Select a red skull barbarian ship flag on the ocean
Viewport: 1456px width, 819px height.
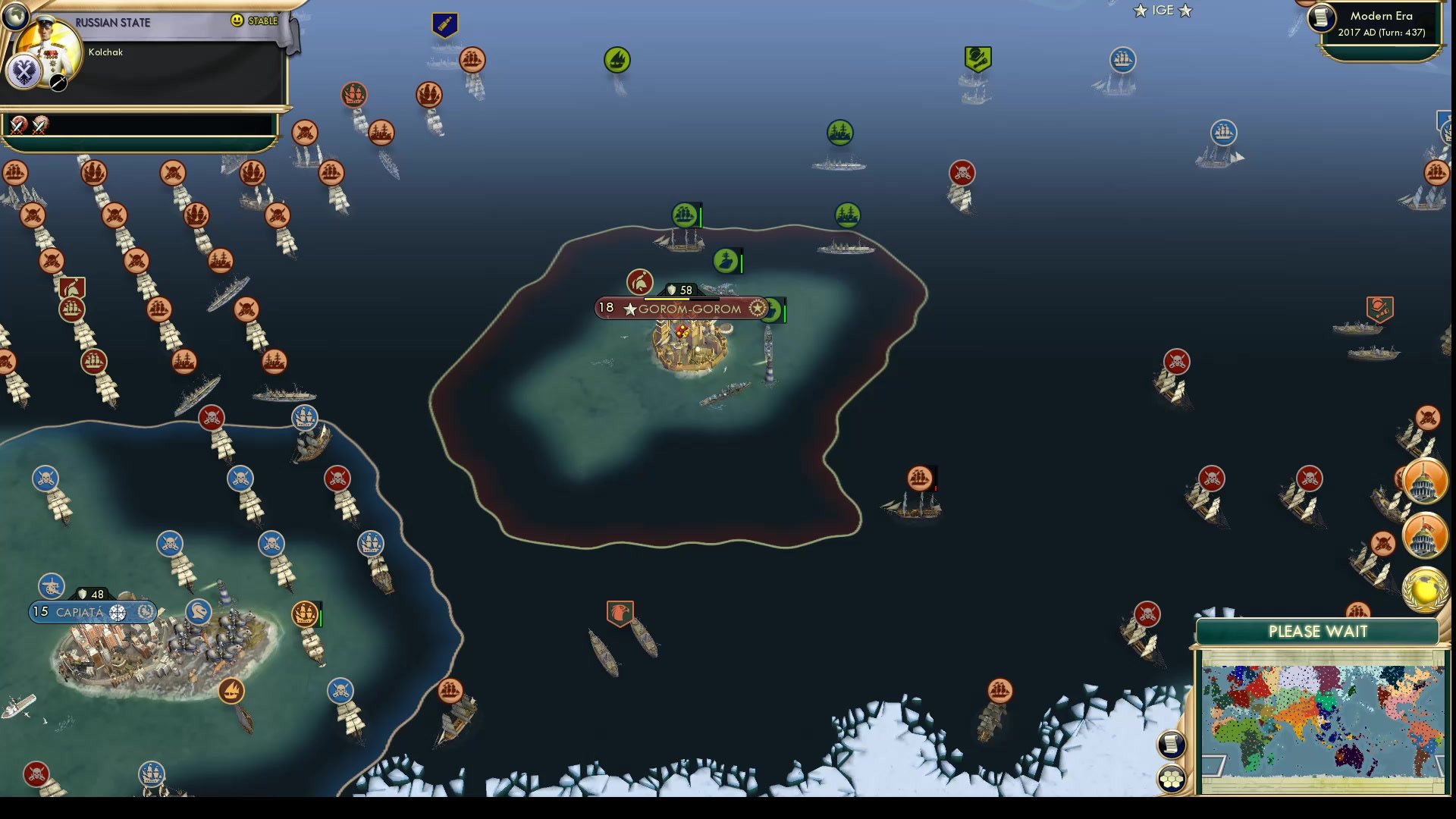click(960, 172)
